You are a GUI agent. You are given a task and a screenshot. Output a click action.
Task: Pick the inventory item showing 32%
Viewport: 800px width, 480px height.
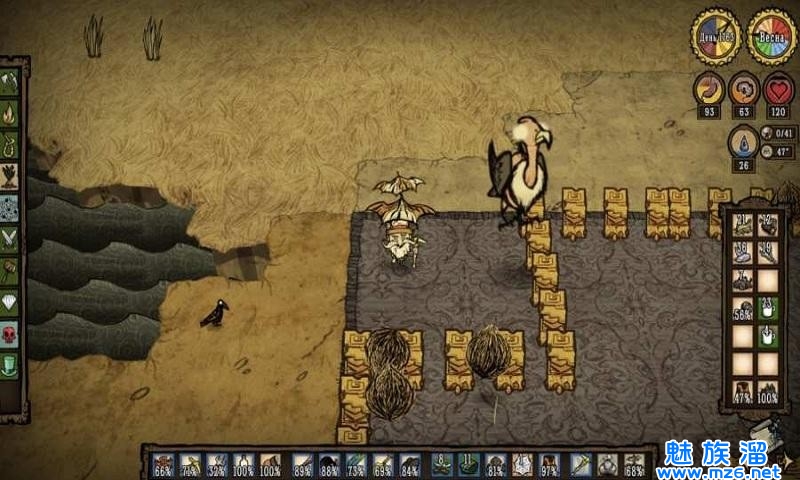[x=217, y=464]
